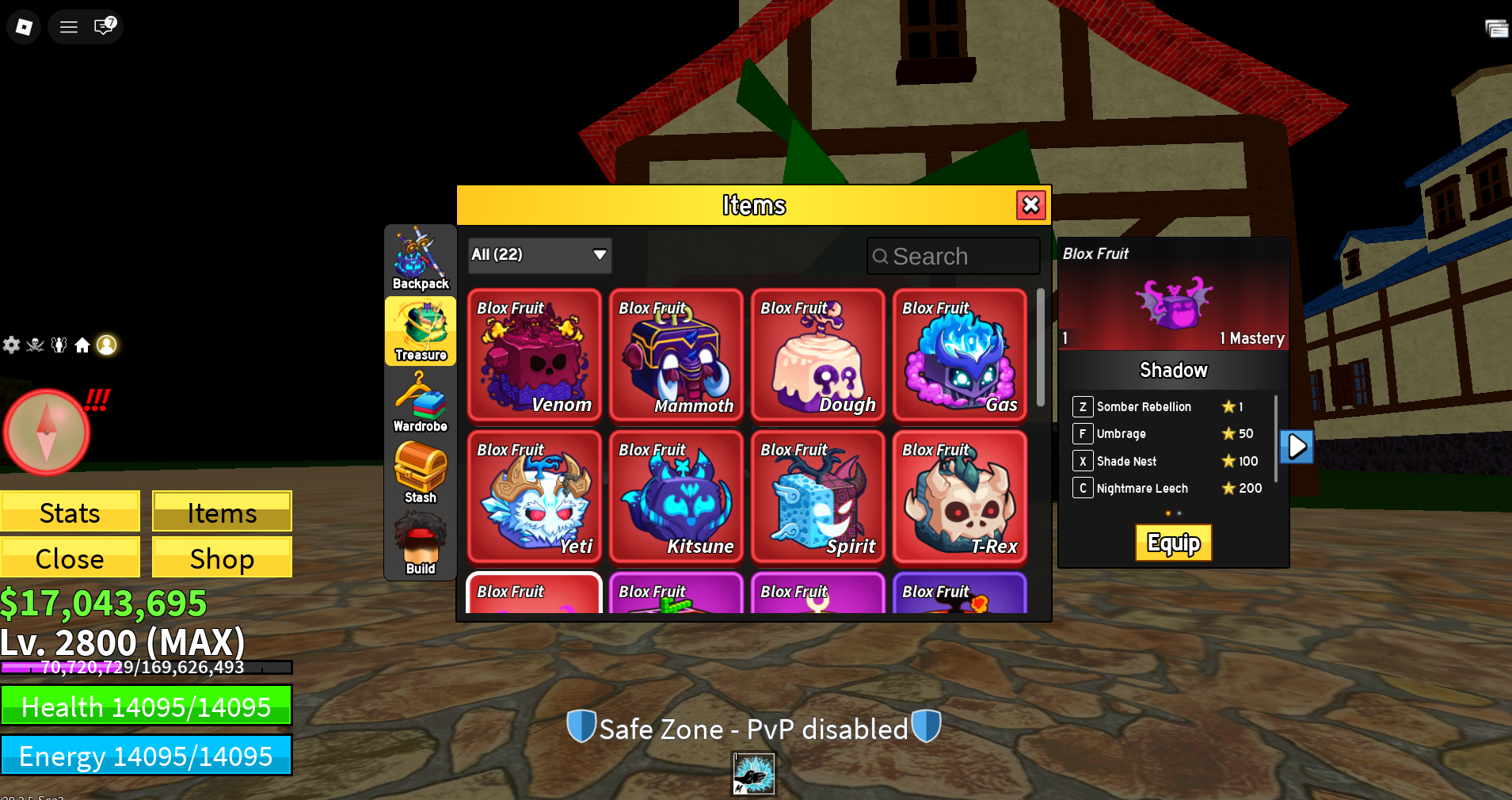Open the Stats panel

coord(70,512)
